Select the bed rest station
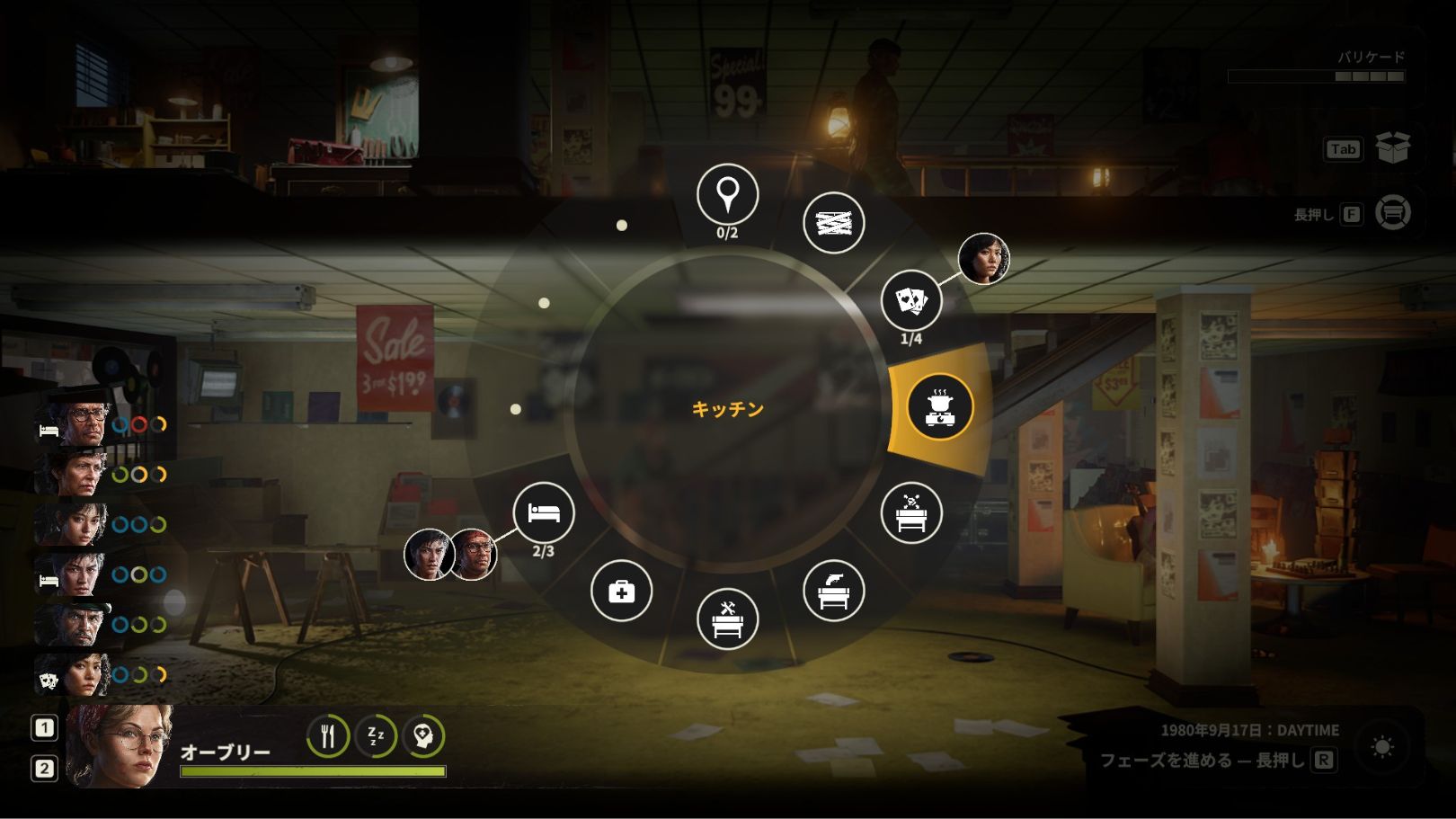This screenshot has width=1456, height=819. pos(544,512)
